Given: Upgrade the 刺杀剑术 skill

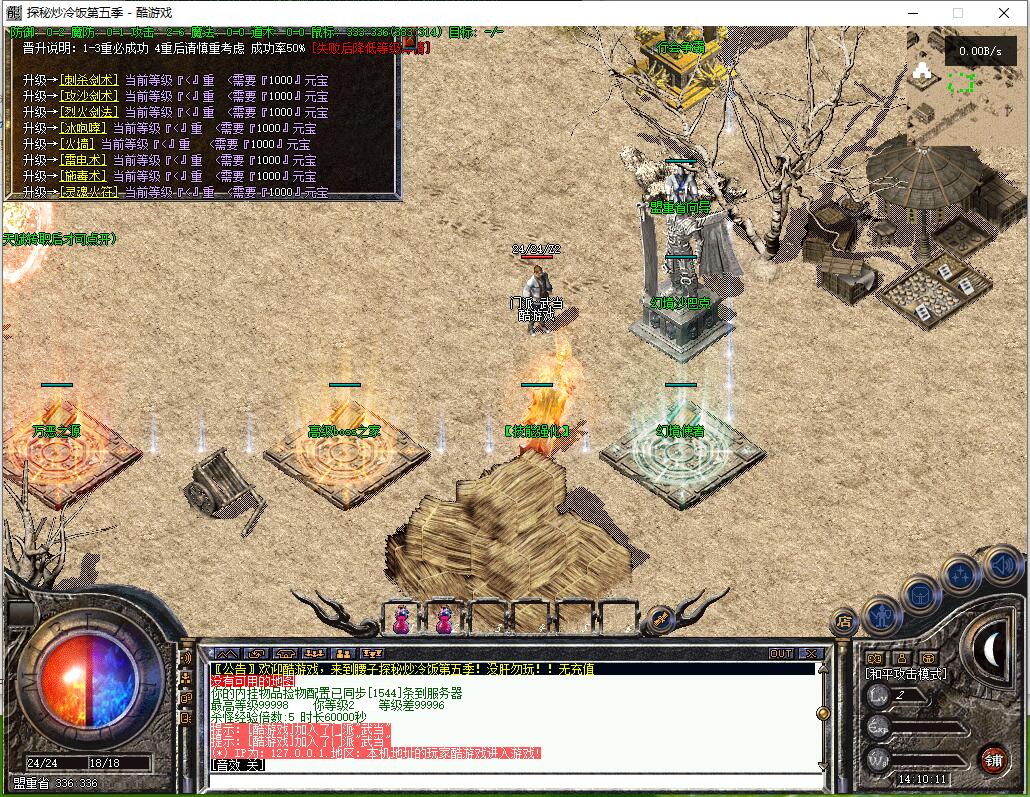Looking at the screenshot, I should coord(89,80).
